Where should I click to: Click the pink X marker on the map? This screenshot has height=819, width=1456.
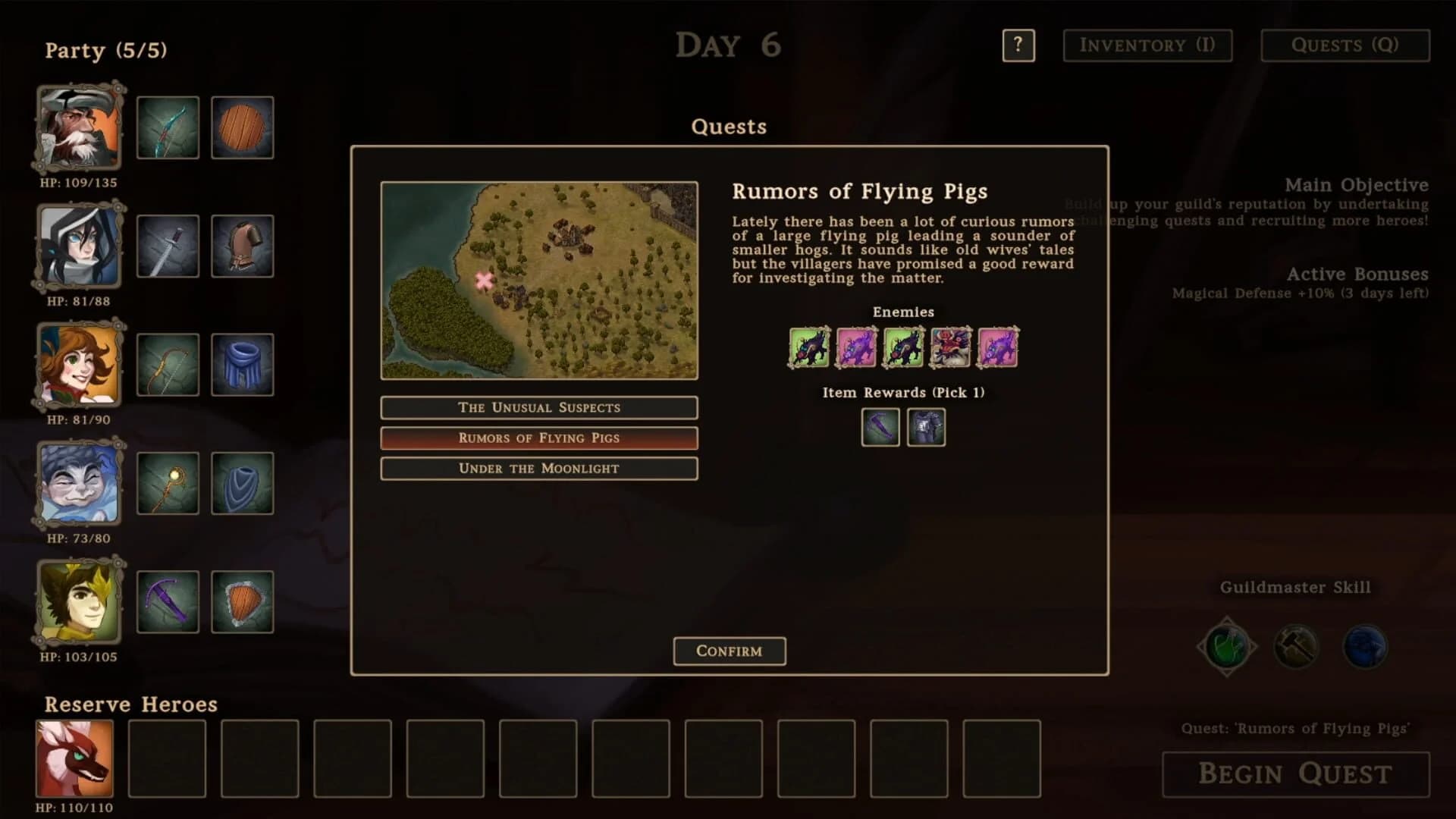click(x=482, y=280)
